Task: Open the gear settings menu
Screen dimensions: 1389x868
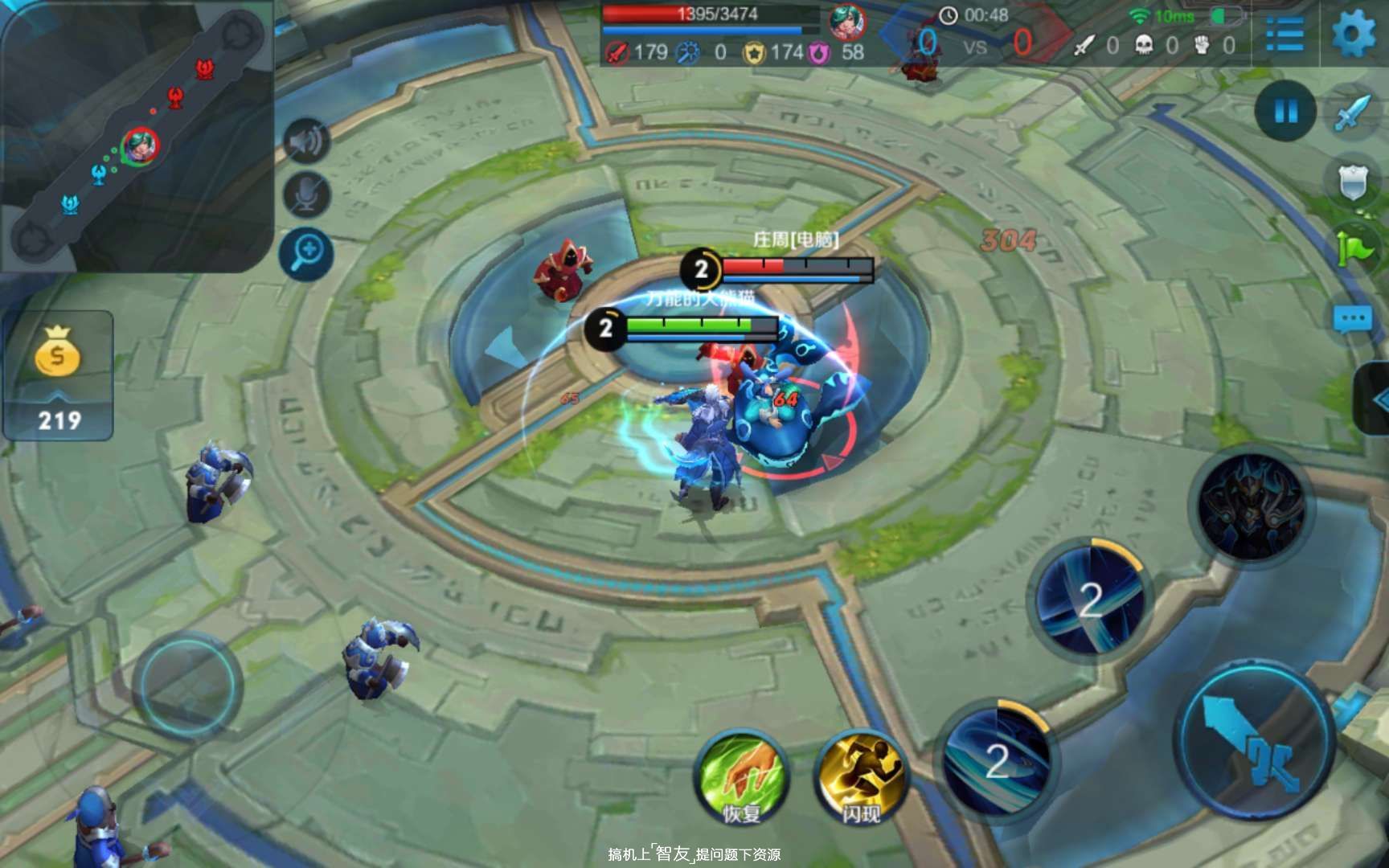Action: click(x=1354, y=35)
